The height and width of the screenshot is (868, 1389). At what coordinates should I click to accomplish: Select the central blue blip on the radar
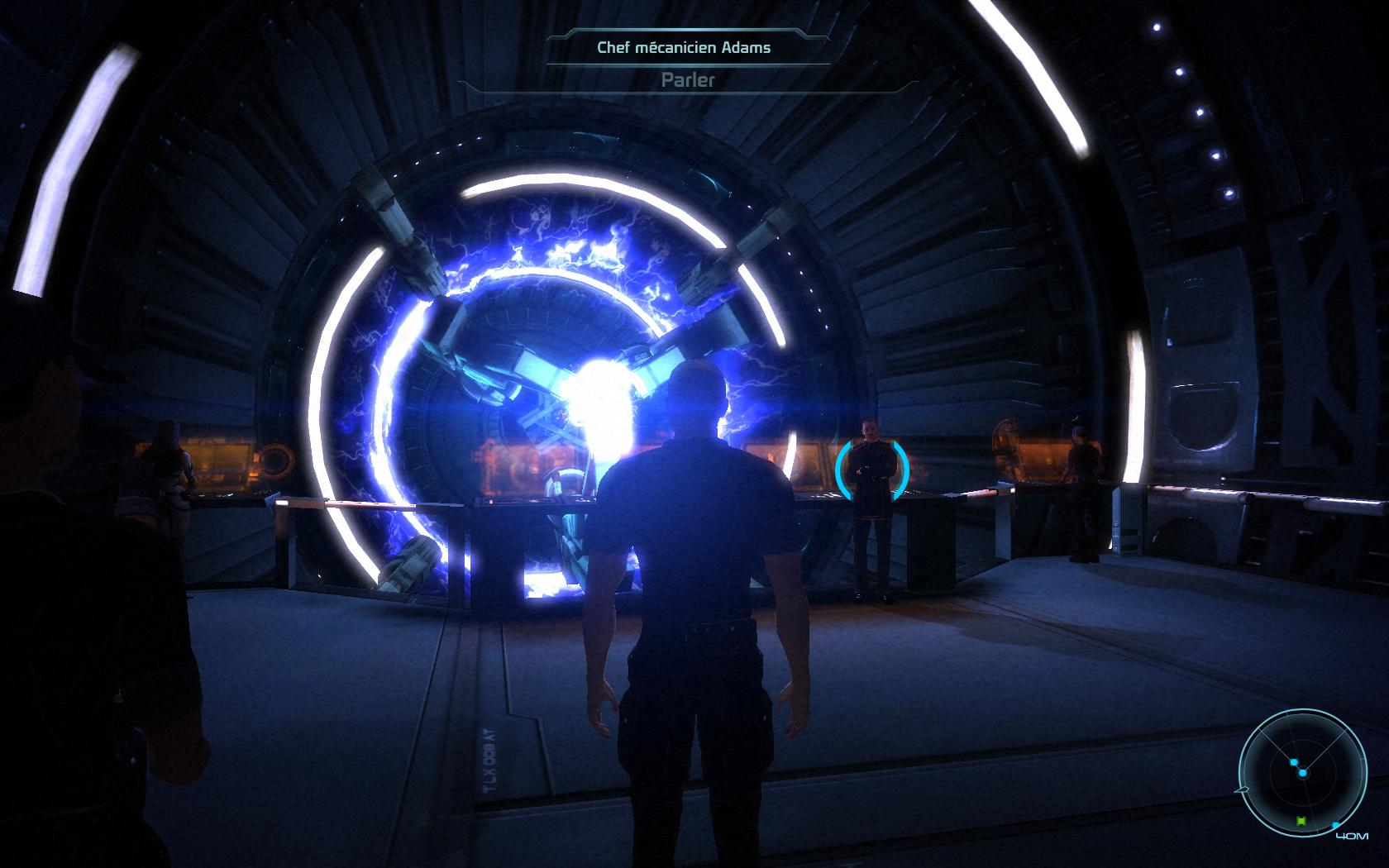pyautogui.click(x=1302, y=773)
